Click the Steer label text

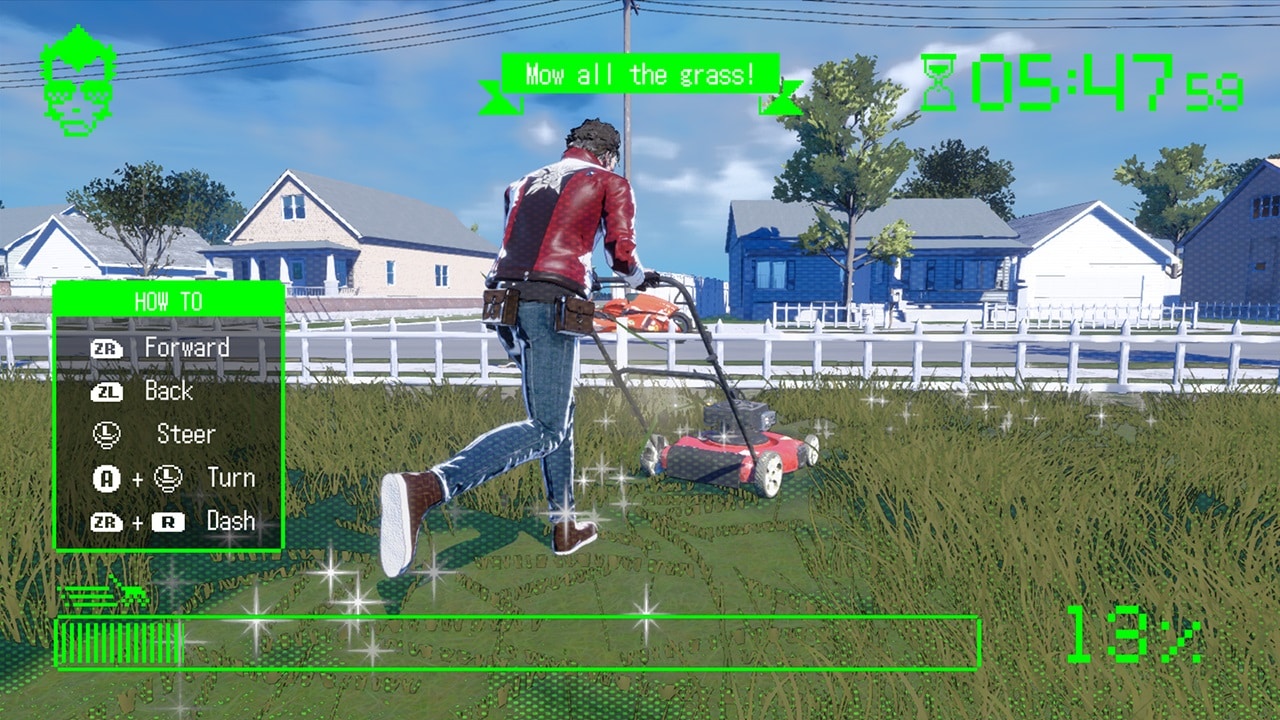coord(186,434)
